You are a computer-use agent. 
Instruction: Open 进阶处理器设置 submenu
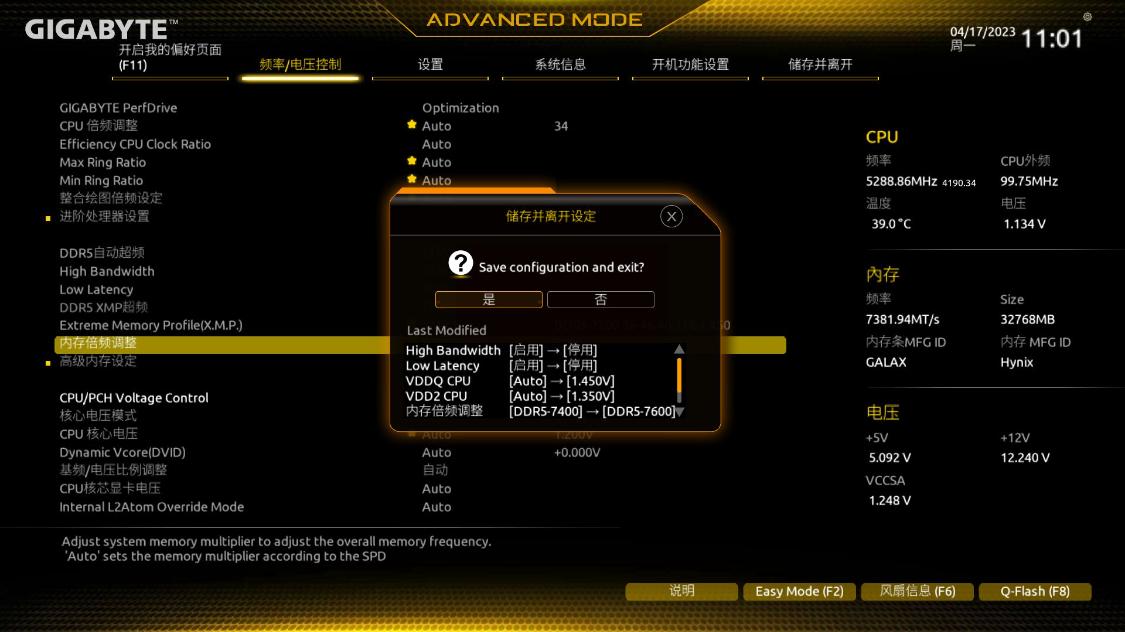(104, 216)
